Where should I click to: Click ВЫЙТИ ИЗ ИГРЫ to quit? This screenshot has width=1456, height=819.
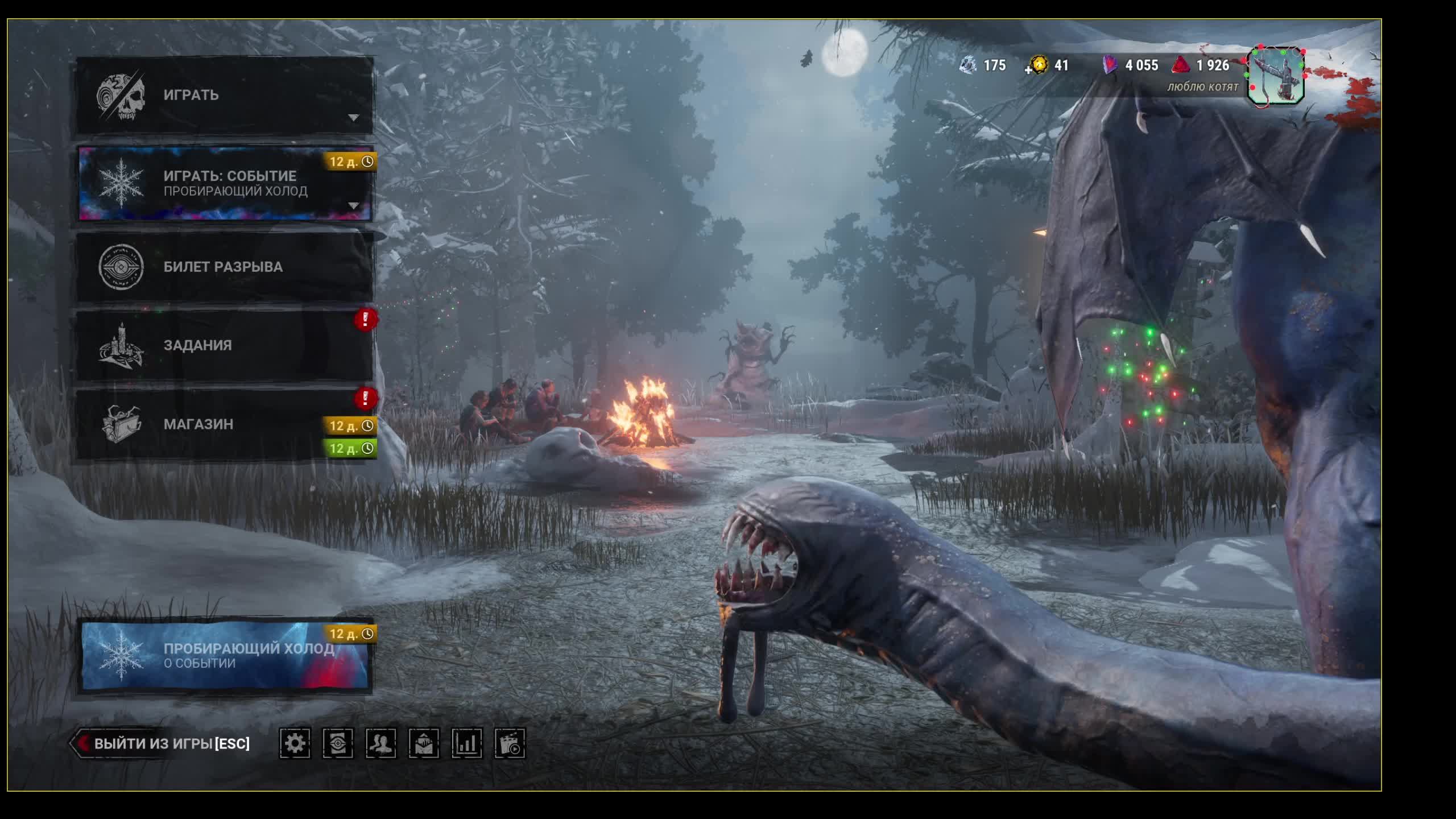coord(165,743)
